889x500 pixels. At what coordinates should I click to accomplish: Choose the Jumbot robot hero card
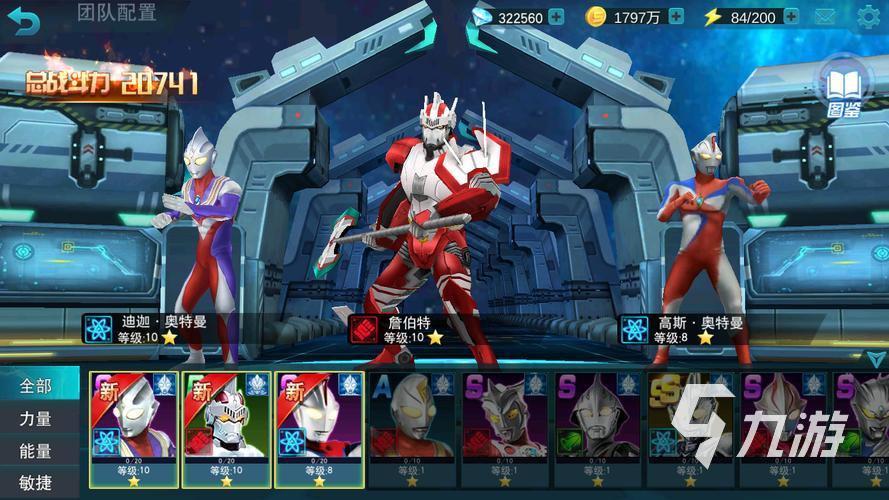pyautogui.click(x=226, y=428)
